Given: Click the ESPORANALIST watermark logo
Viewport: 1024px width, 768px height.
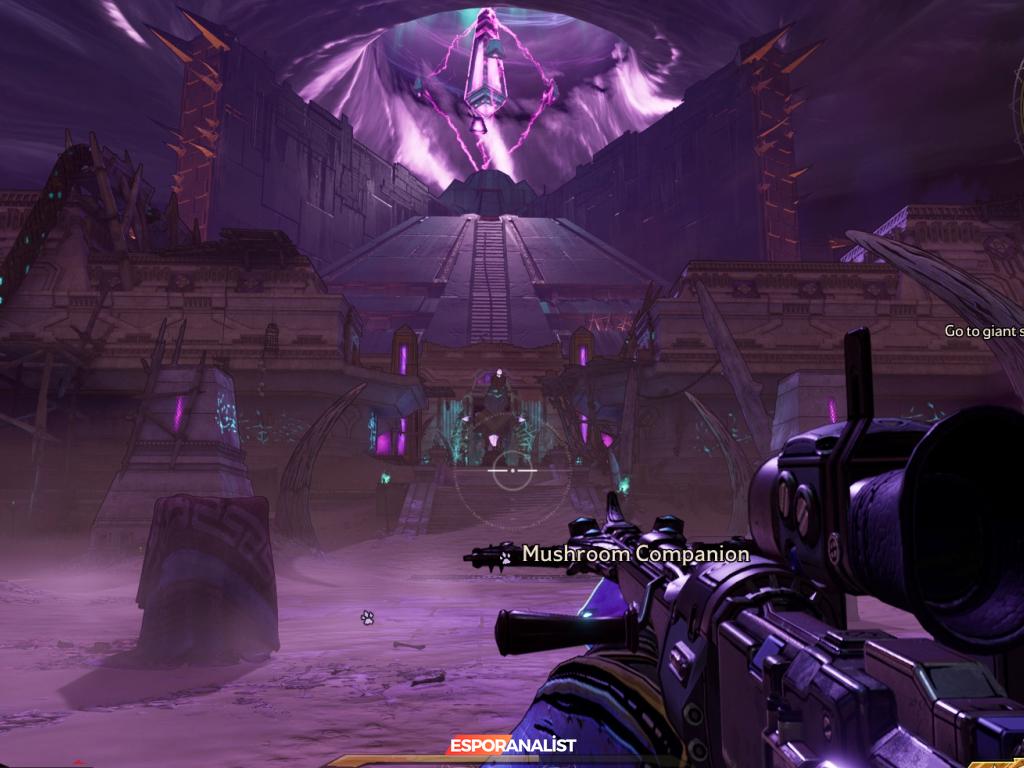Looking at the screenshot, I should click(512, 745).
